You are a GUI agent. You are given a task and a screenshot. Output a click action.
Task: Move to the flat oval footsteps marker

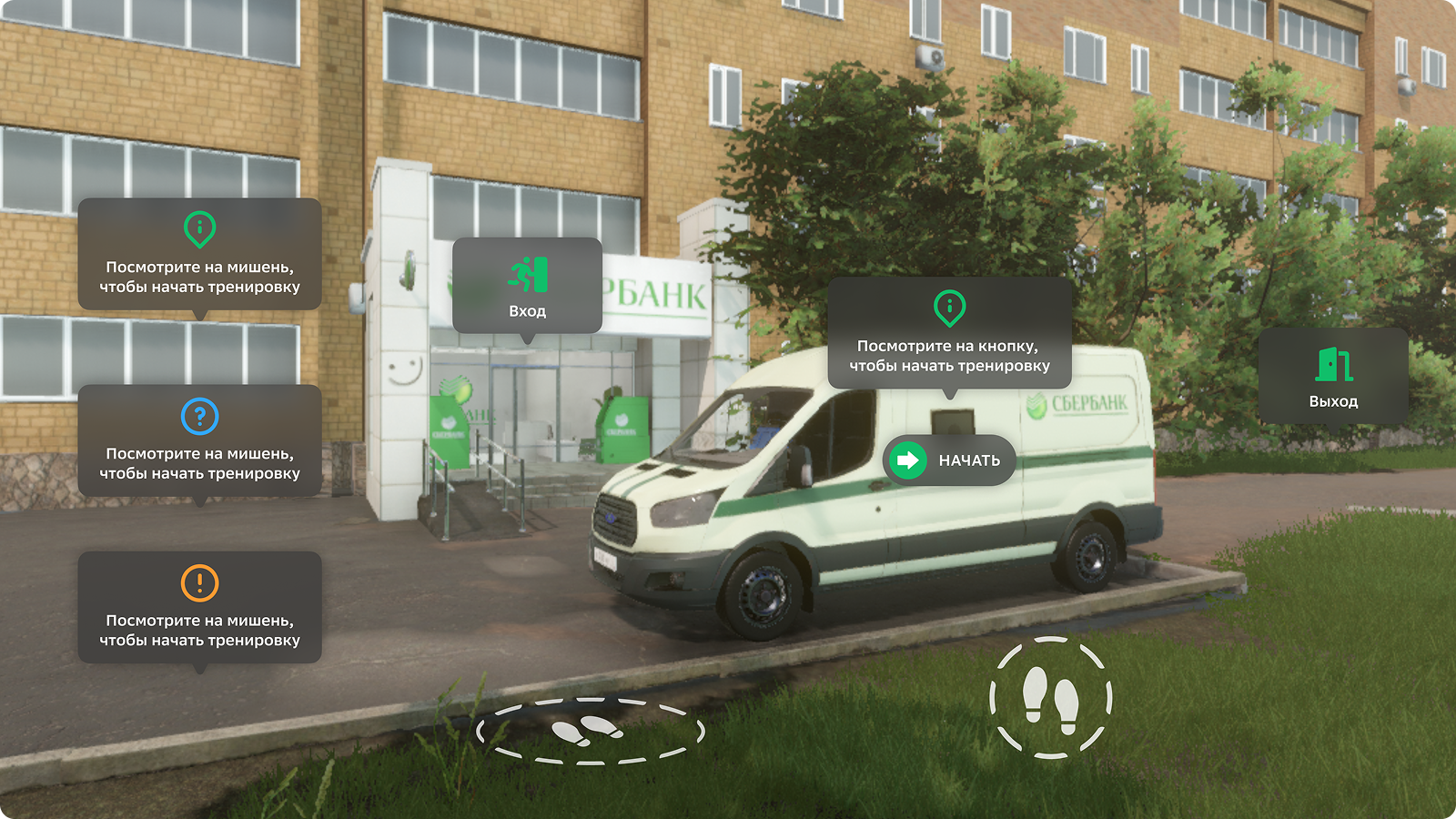pos(590,730)
